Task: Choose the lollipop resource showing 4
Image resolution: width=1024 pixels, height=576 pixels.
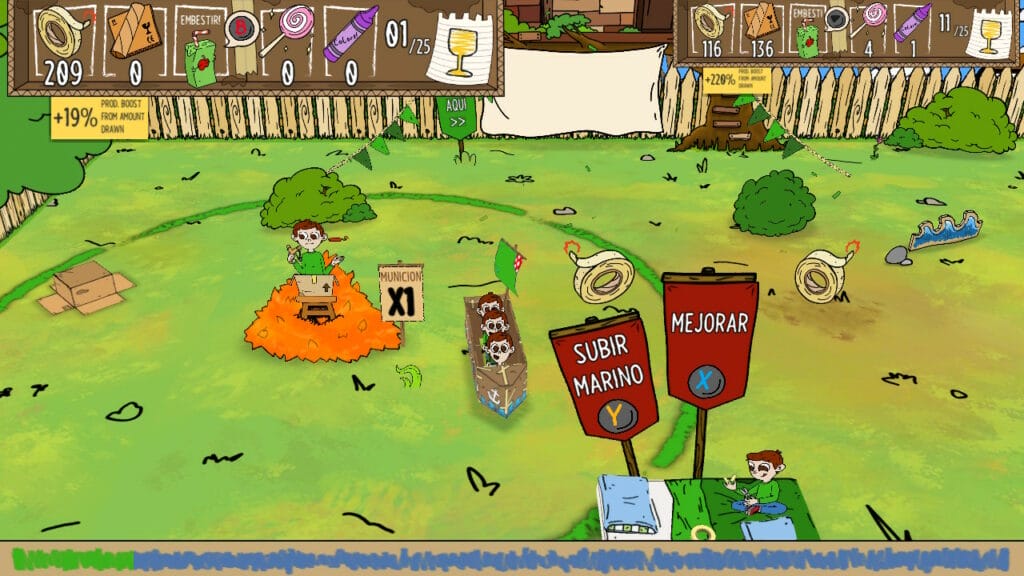Action: [872, 20]
